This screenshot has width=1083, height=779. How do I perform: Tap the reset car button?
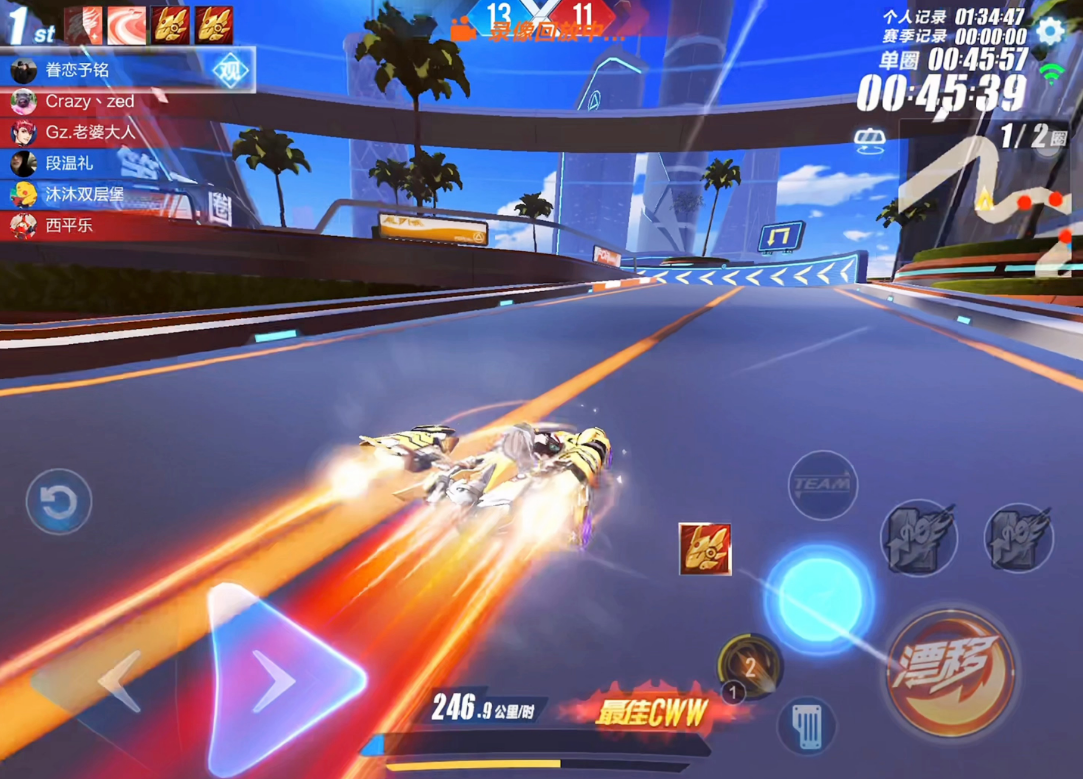[59, 501]
